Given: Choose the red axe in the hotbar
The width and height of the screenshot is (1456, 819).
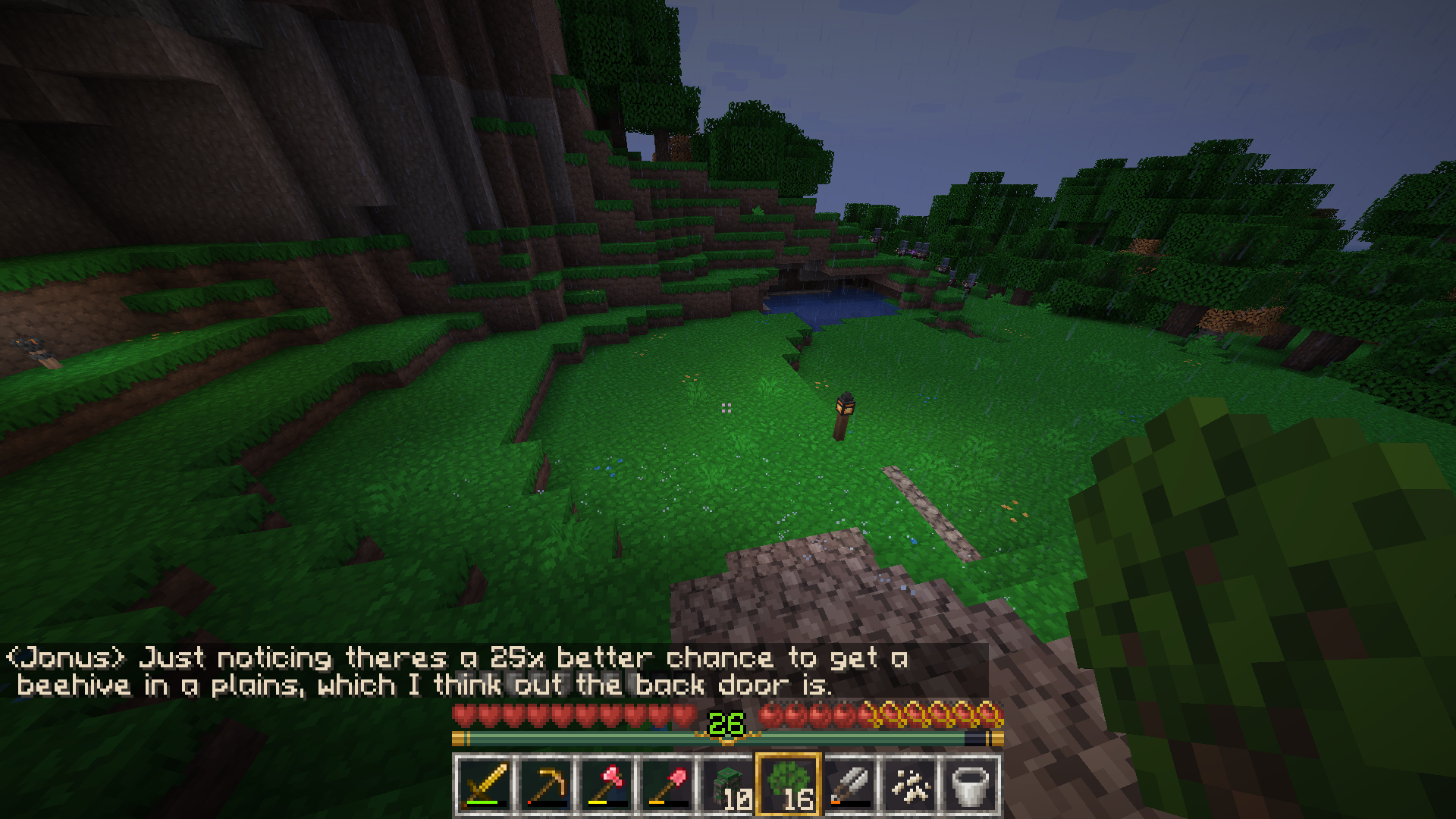Looking at the screenshot, I should 606,785.
